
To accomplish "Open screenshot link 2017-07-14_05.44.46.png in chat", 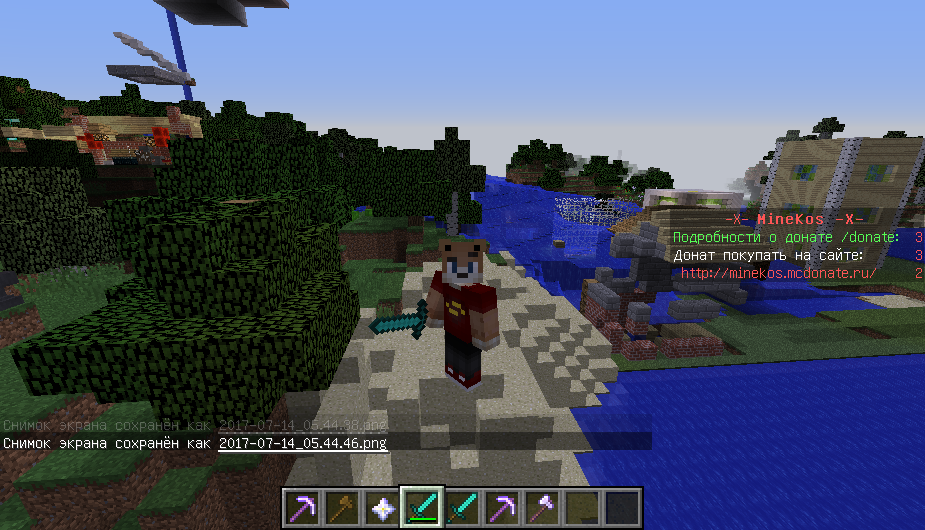I will (302, 442).
